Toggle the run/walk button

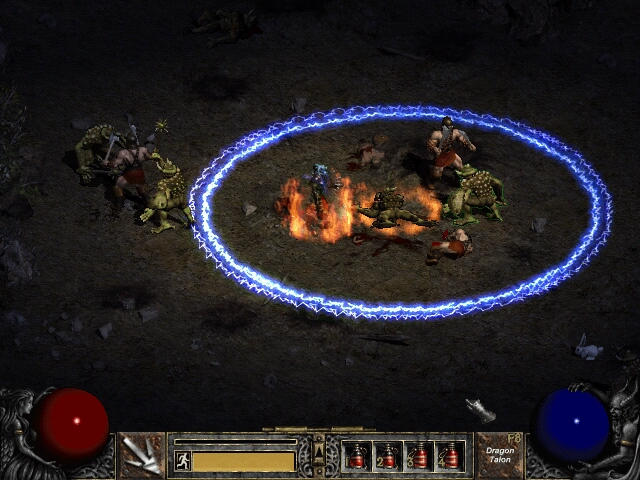(x=182, y=461)
